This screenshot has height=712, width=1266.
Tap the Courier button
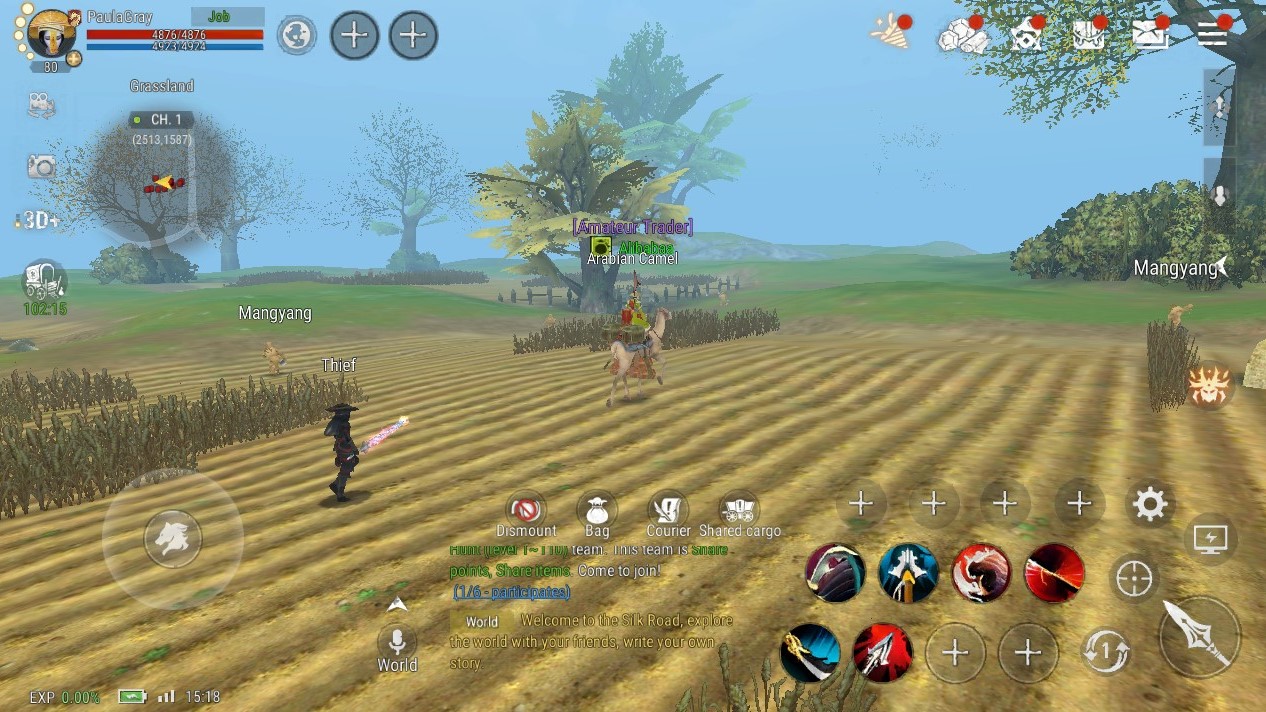tap(668, 509)
